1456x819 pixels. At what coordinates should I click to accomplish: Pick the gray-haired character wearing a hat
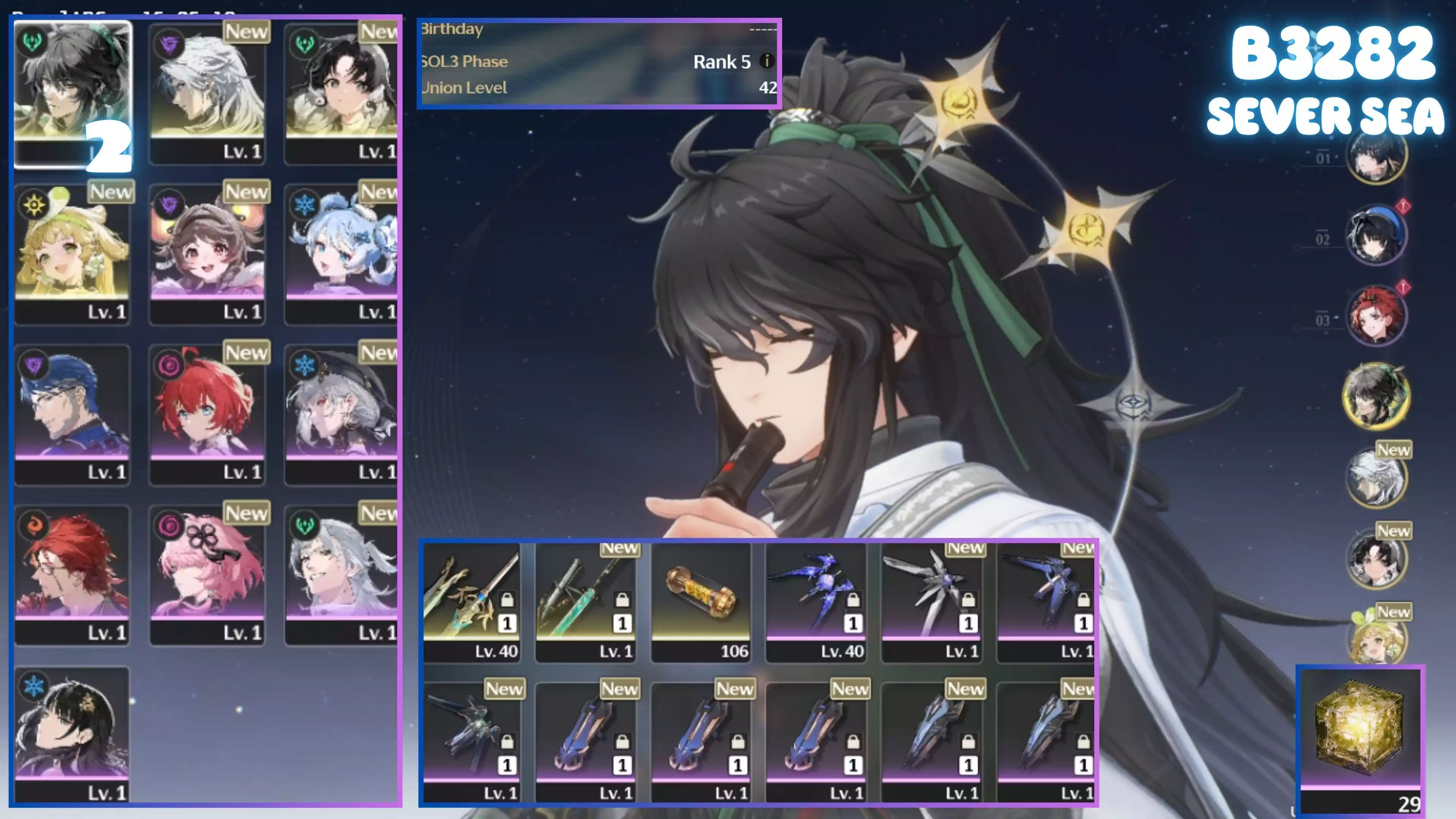pyautogui.click(x=342, y=414)
